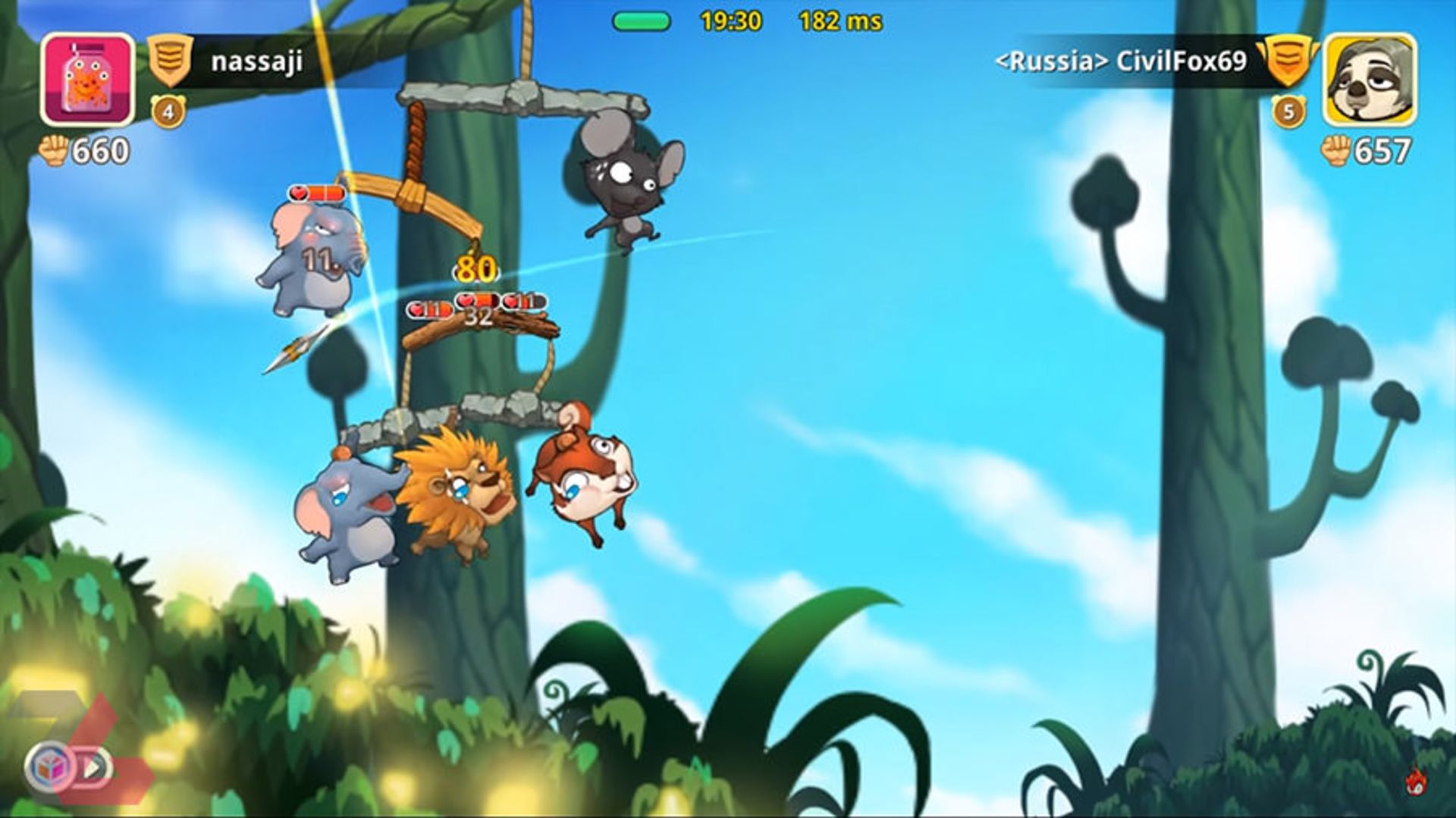The width and height of the screenshot is (1456, 818).
Task: Select CivilFox69's gold rank shield badge
Action: point(1286,61)
